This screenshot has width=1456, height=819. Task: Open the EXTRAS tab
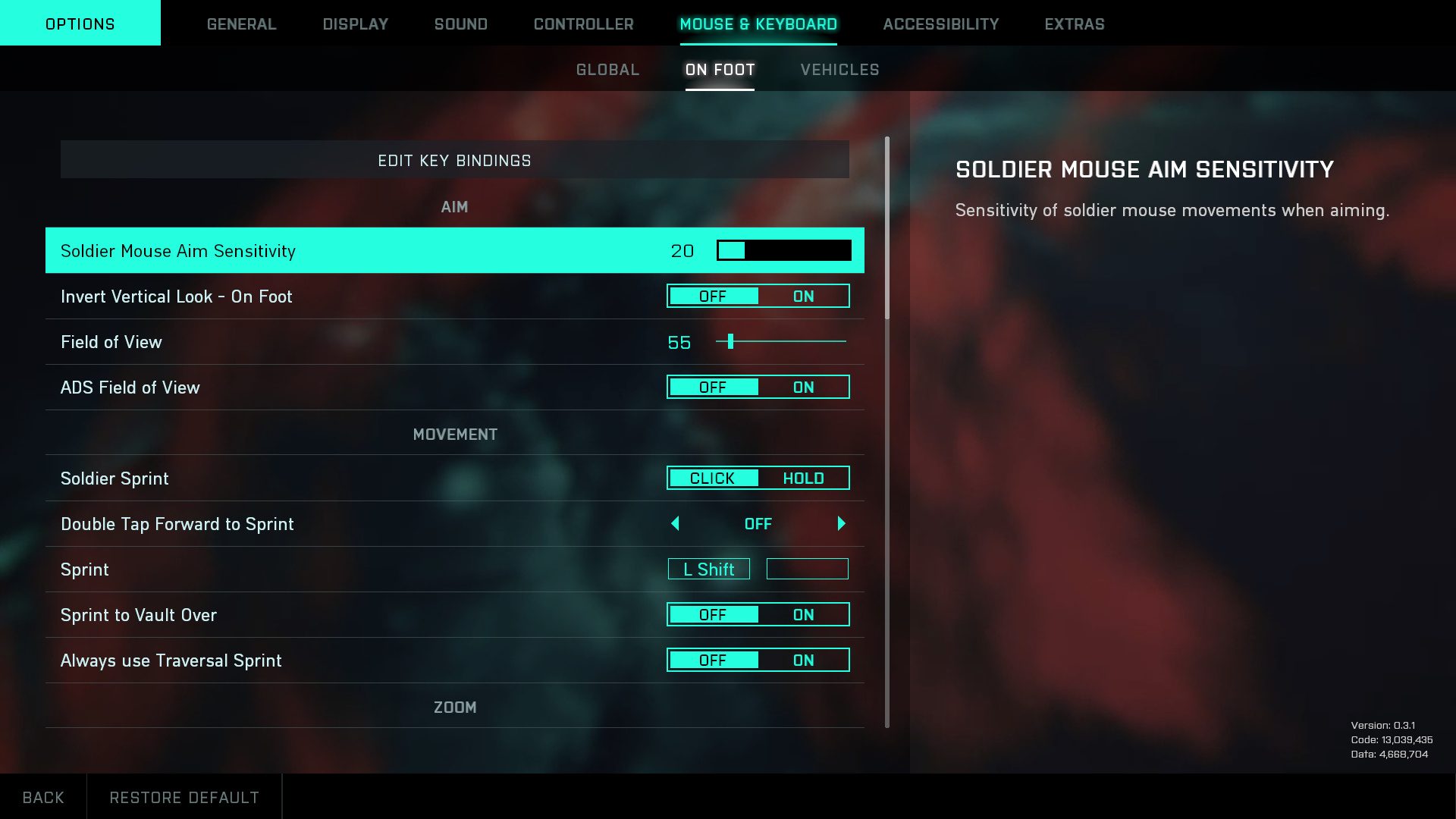[x=1074, y=24]
